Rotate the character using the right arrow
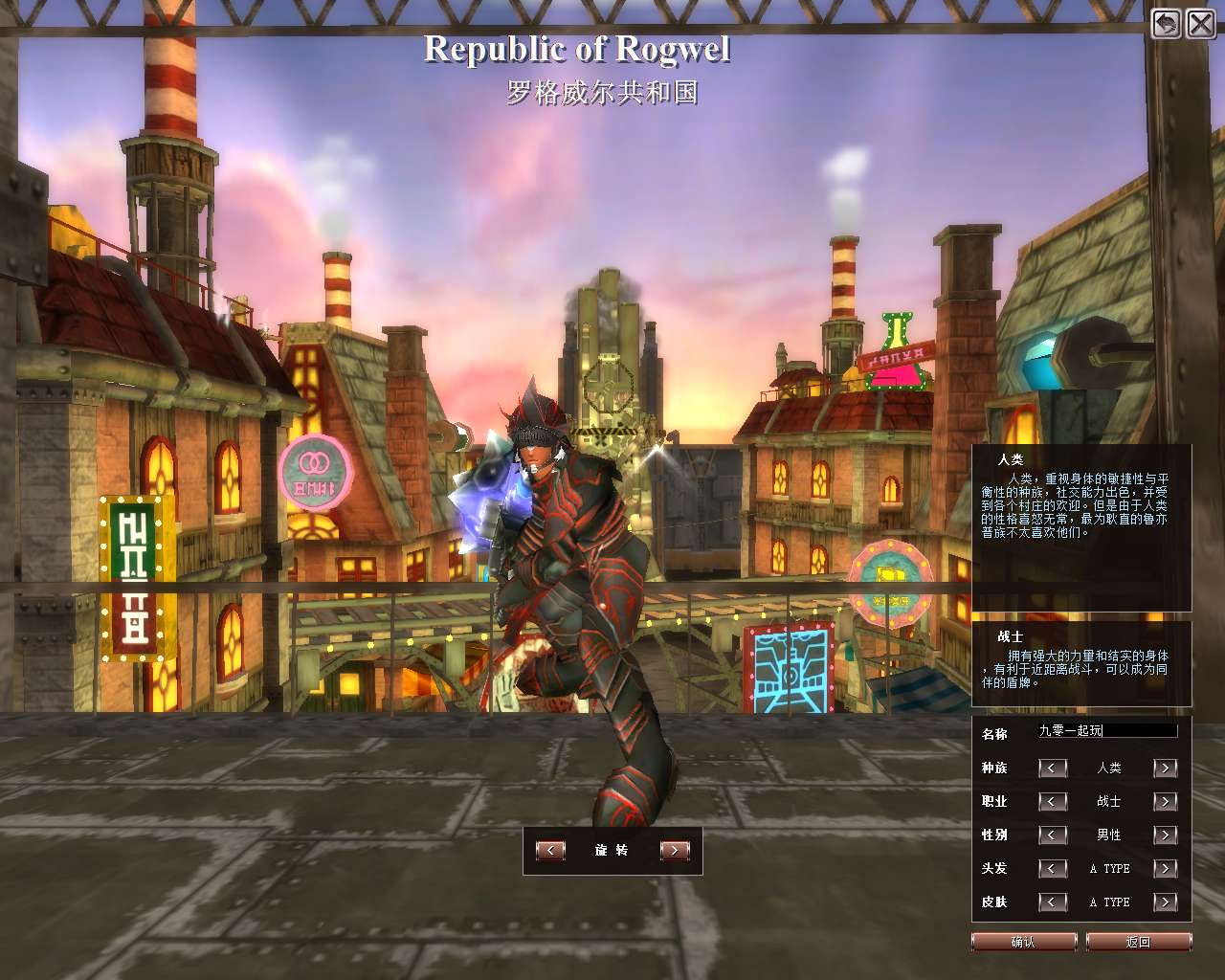 click(x=675, y=850)
